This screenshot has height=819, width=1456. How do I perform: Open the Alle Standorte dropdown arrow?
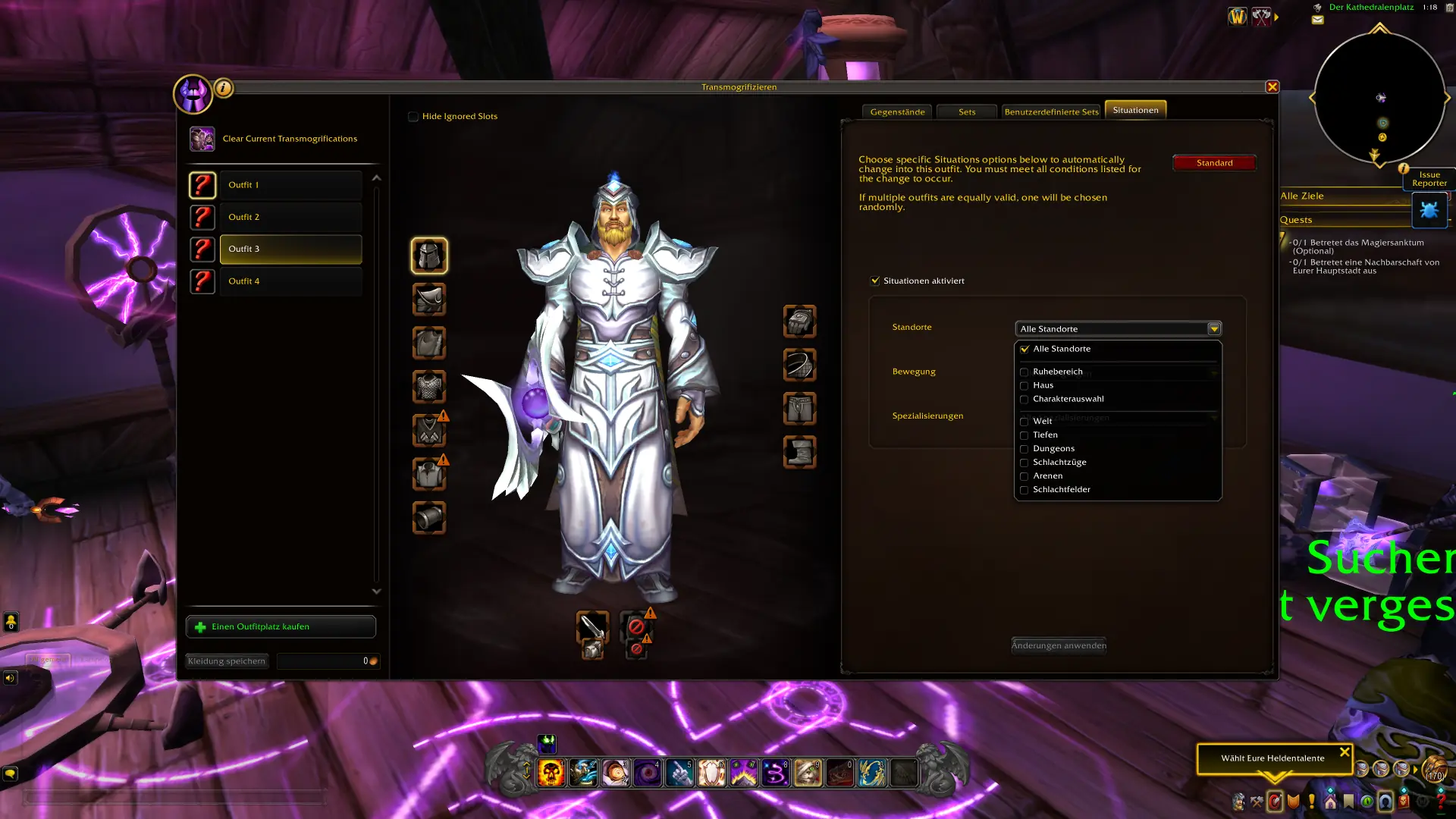pos(1214,328)
